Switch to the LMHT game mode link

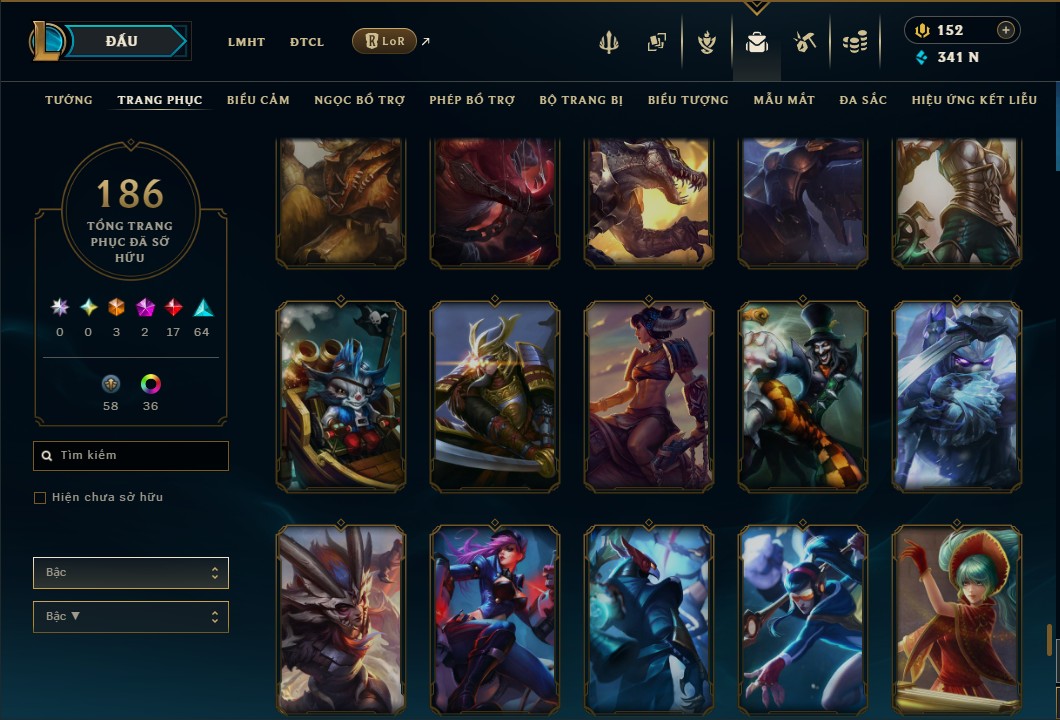pyautogui.click(x=246, y=42)
